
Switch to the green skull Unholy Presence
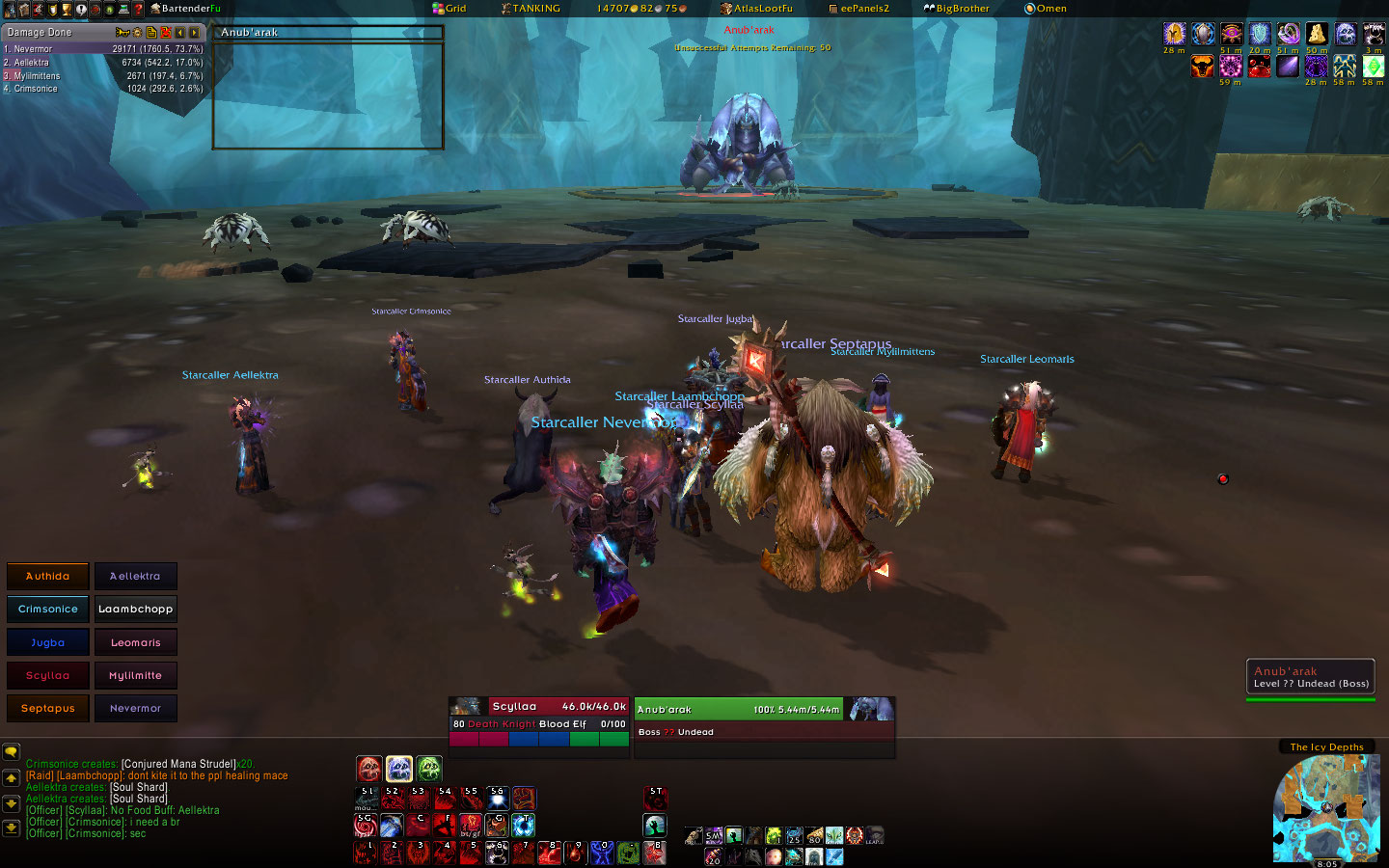429,769
